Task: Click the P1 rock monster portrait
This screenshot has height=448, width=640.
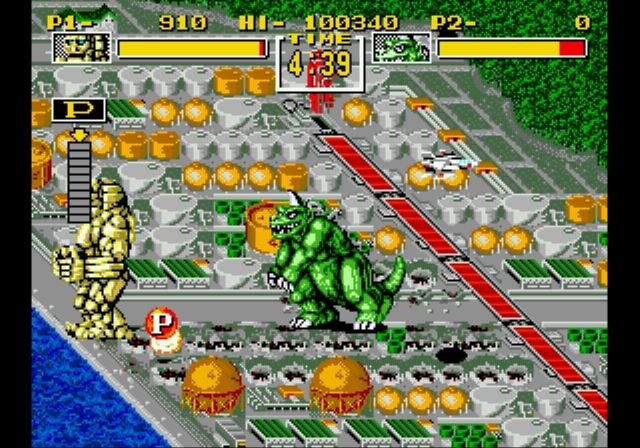Action: pos(81,47)
